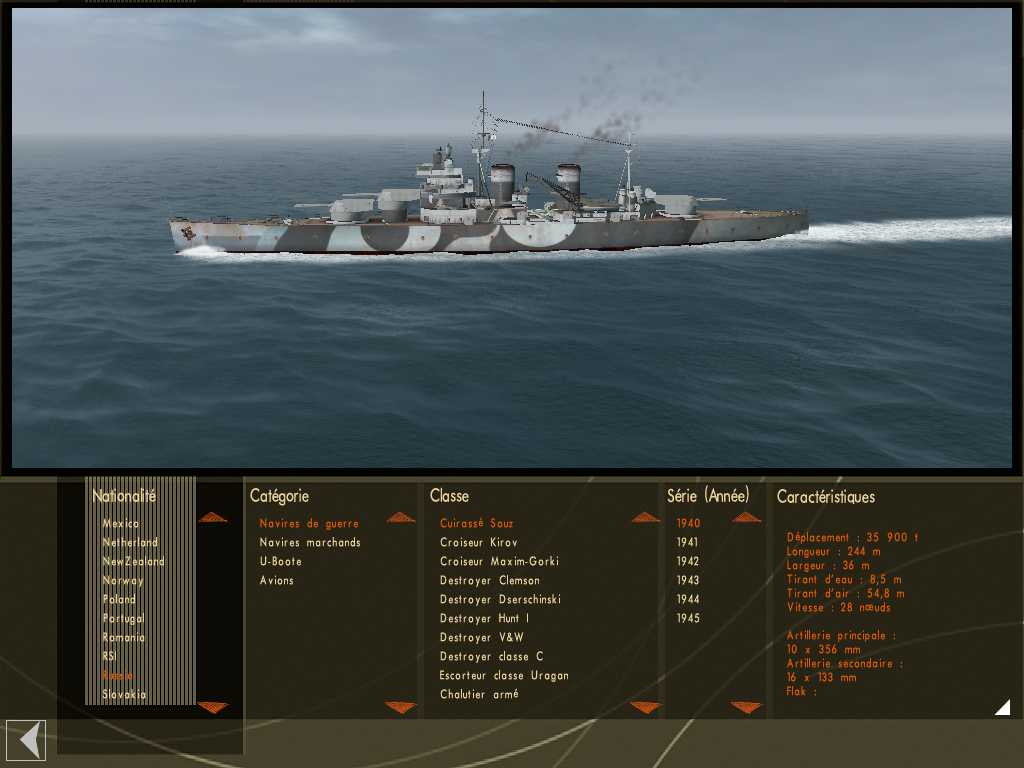Click the Nationalité list up arrow
Screen dimensions: 1024x768
[213, 517]
